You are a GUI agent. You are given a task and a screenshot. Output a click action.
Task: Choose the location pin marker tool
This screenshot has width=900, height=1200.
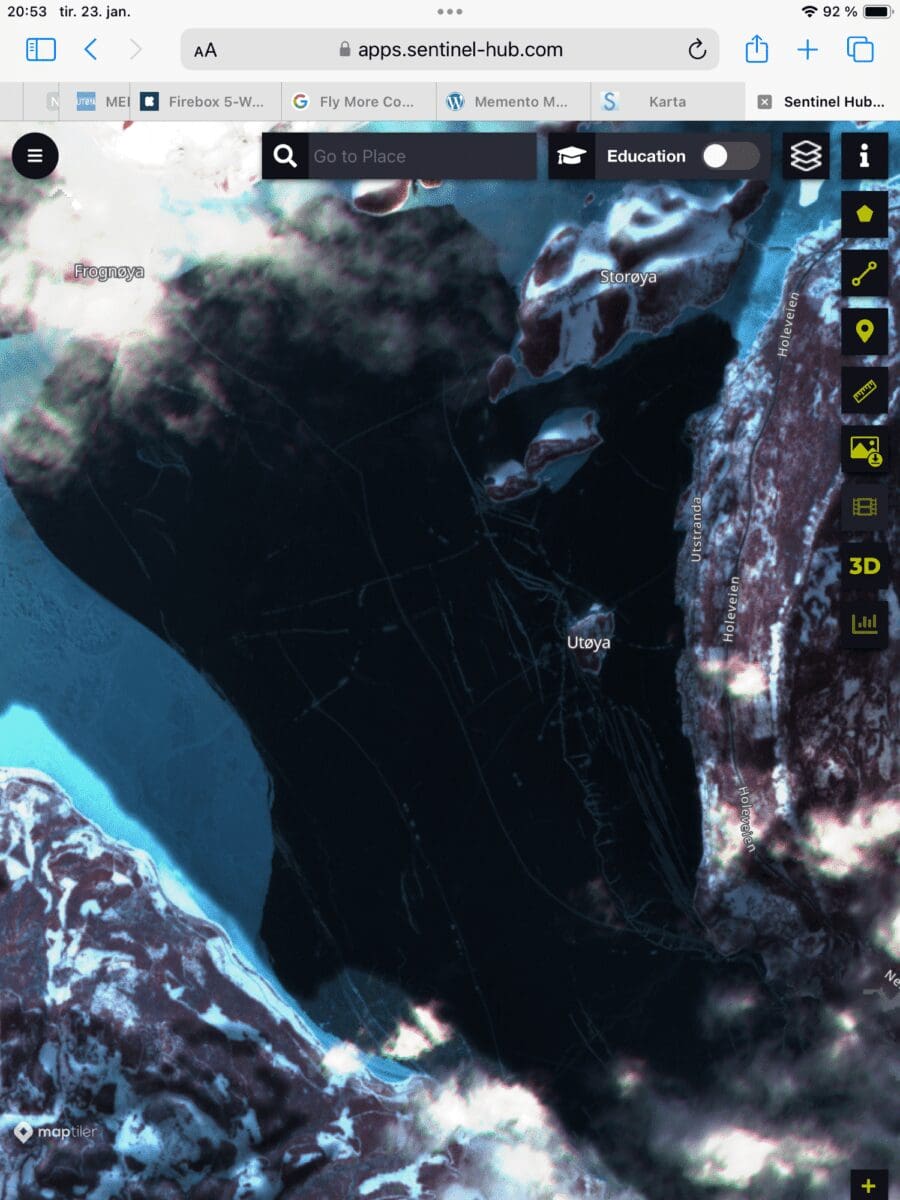(x=864, y=331)
